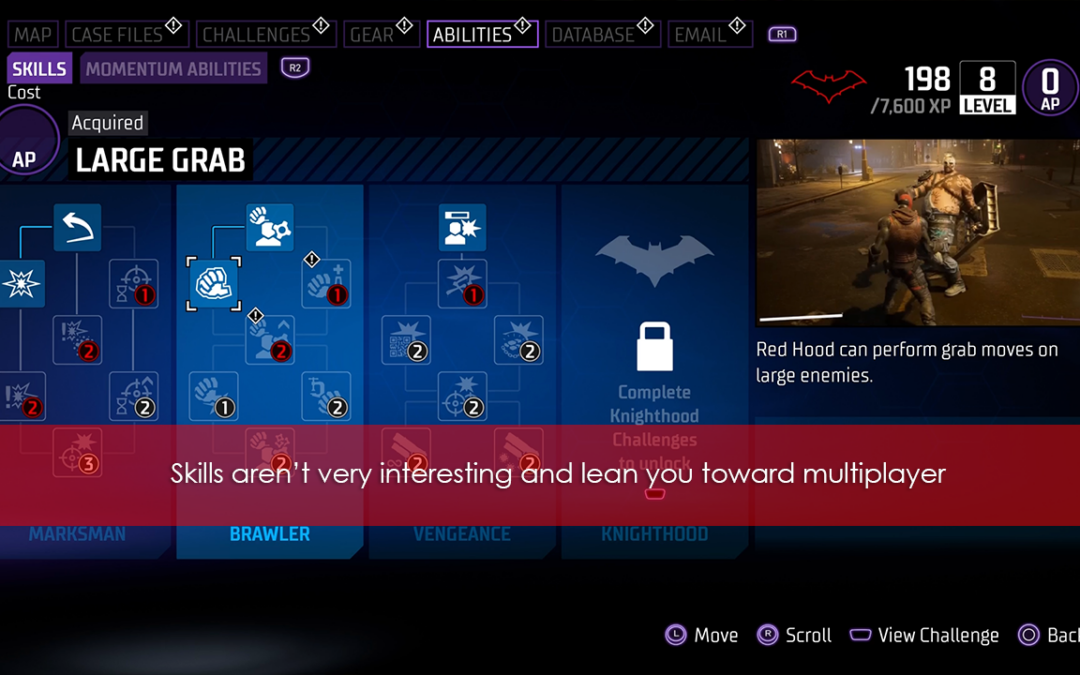Go to the Gear tab
Screen dimensions: 1080x675
(371, 35)
